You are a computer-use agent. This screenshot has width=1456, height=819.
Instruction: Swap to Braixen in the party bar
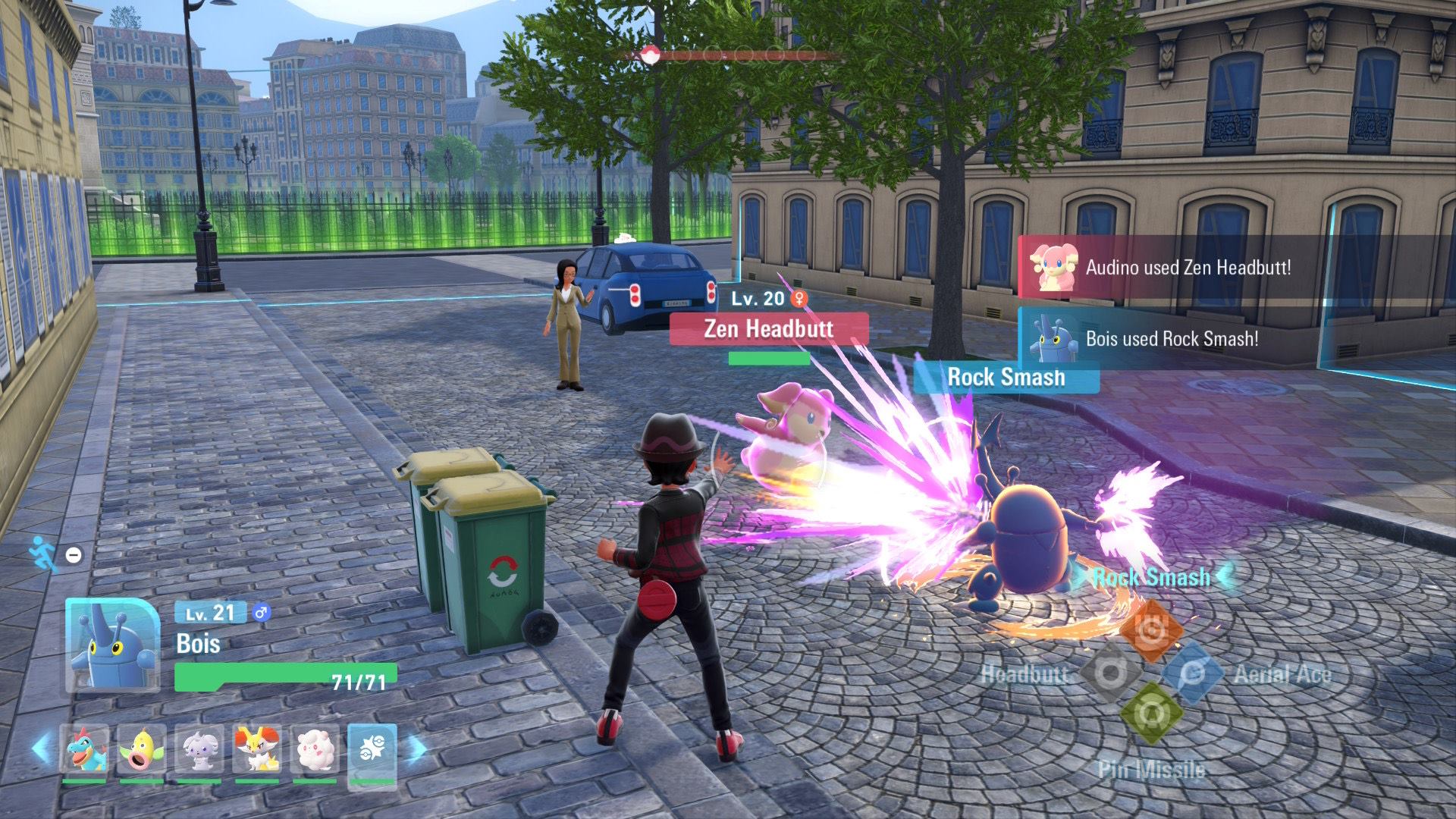pos(257,749)
